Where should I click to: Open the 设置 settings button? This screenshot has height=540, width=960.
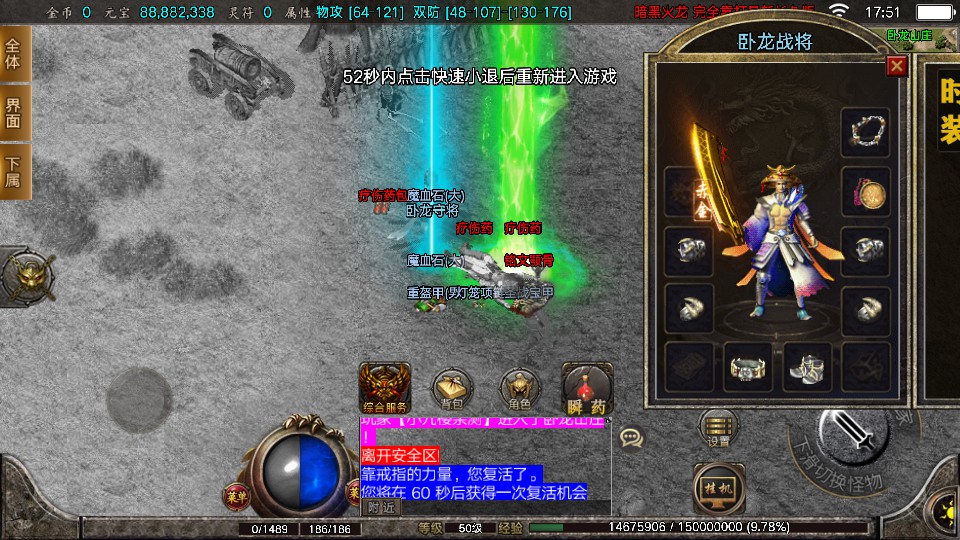(718, 427)
